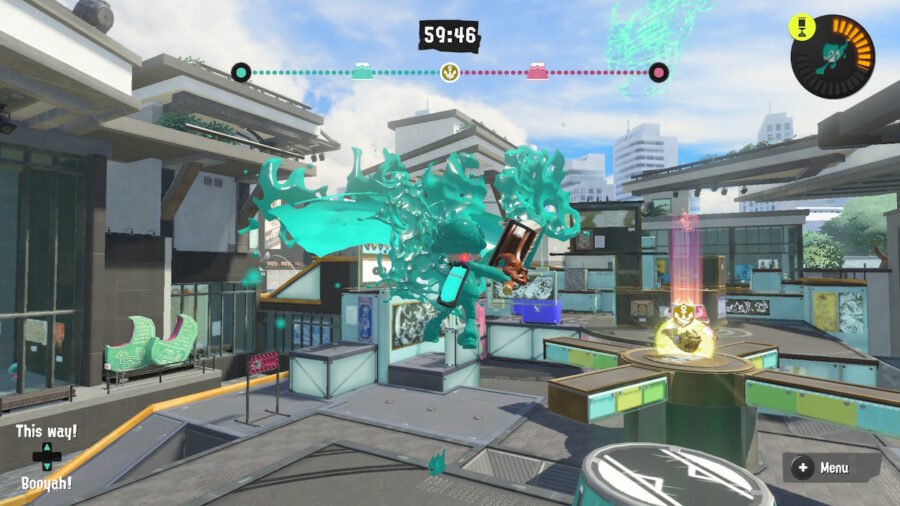Click the center tower position marker
Screen dimensions: 900x506
(449, 72)
